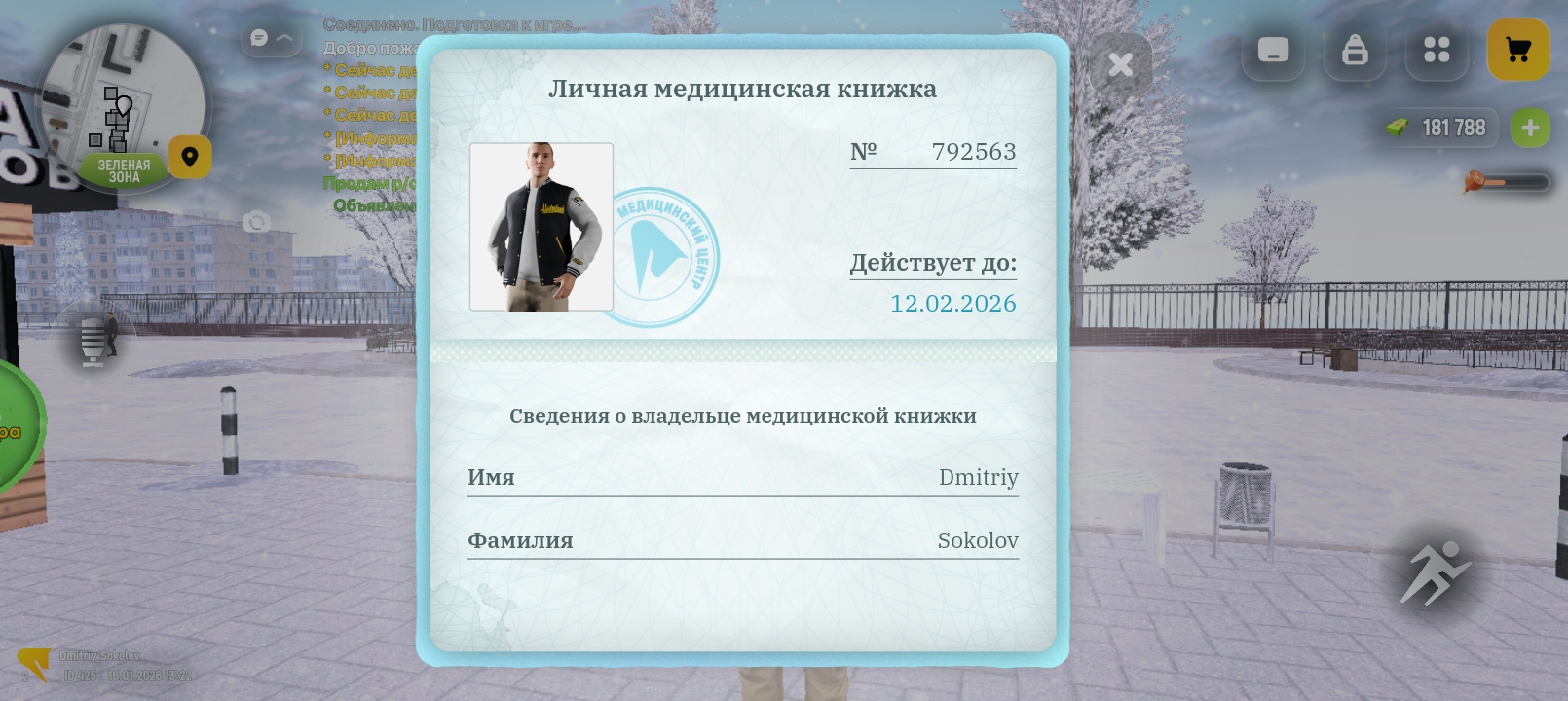
Task: Open the tablet or phone panel
Action: point(1273,51)
